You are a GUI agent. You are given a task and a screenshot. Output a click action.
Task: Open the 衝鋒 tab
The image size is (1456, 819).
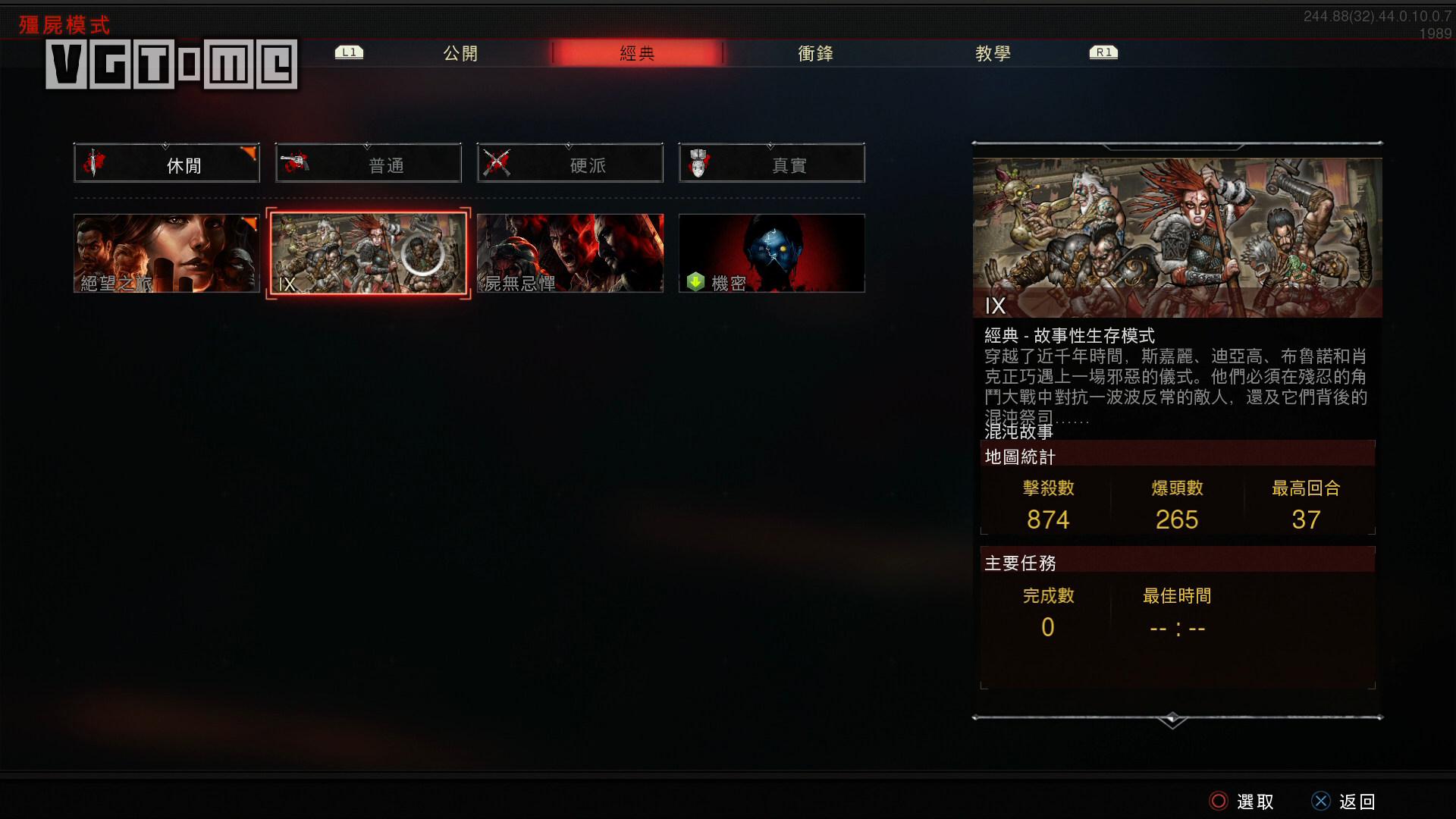(815, 53)
